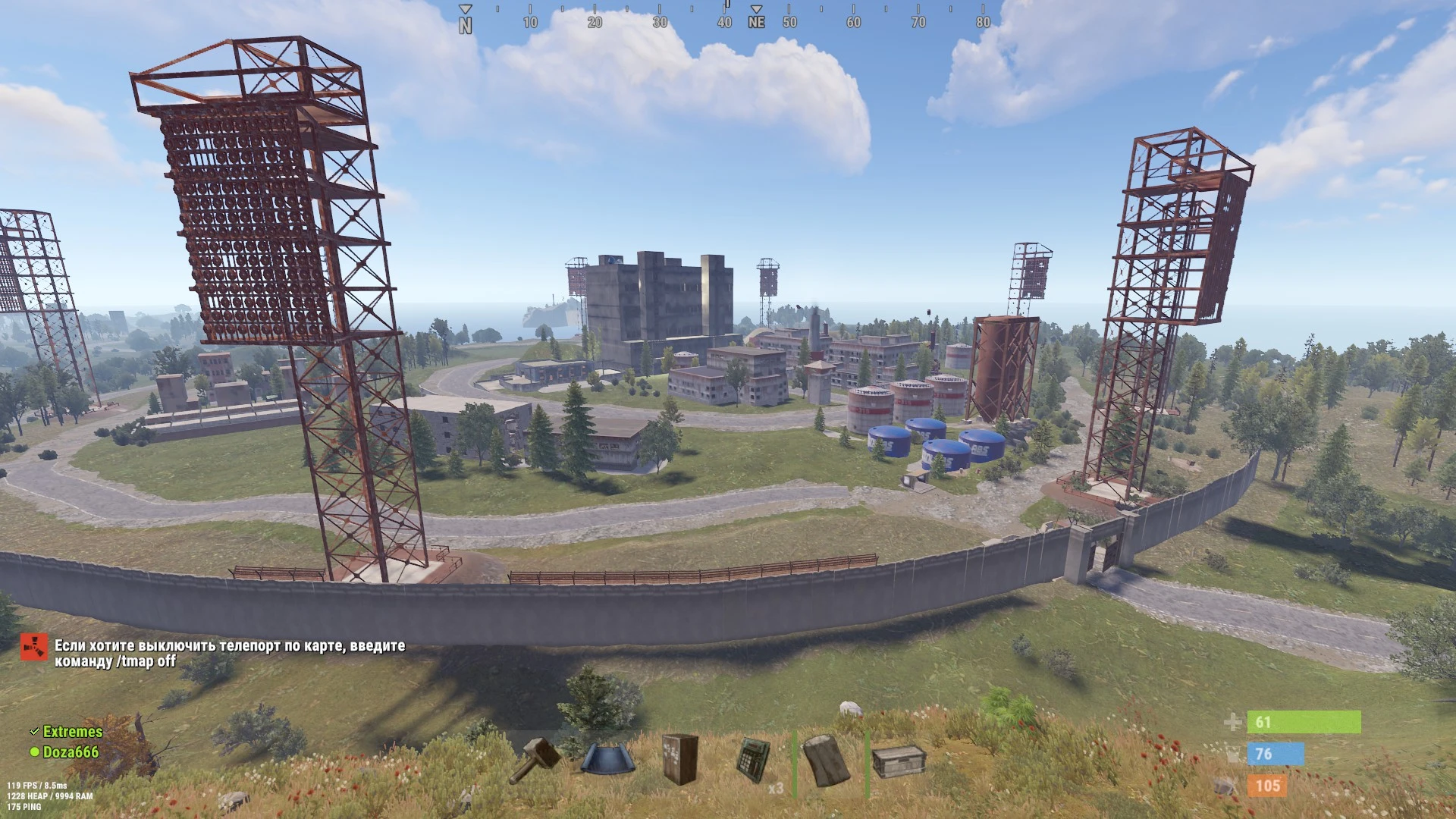This screenshot has width=1456, height=819.
Task: Select the code lock stack
Action: (755, 759)
